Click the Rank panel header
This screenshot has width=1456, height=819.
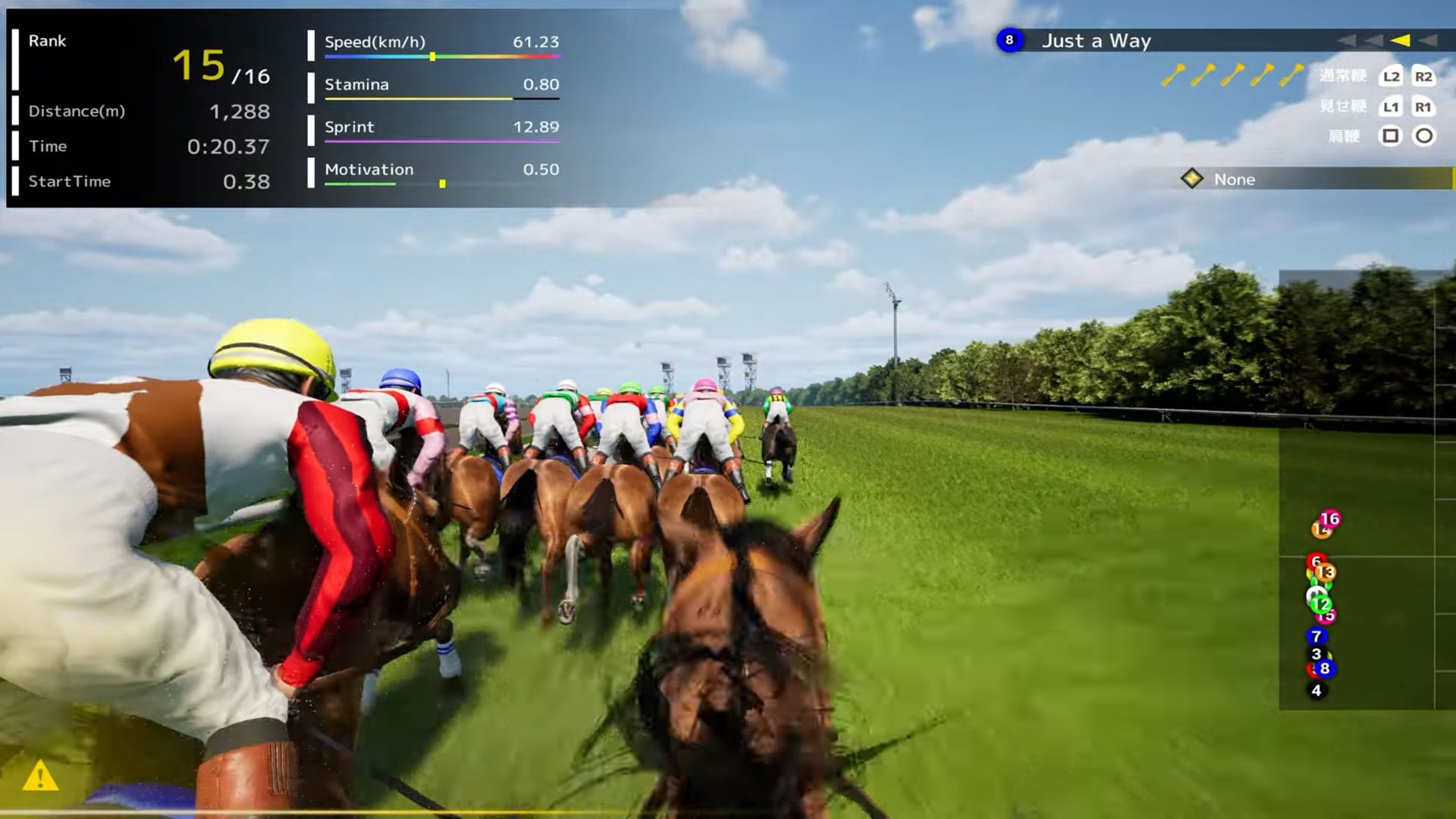[x=47, y=41]
